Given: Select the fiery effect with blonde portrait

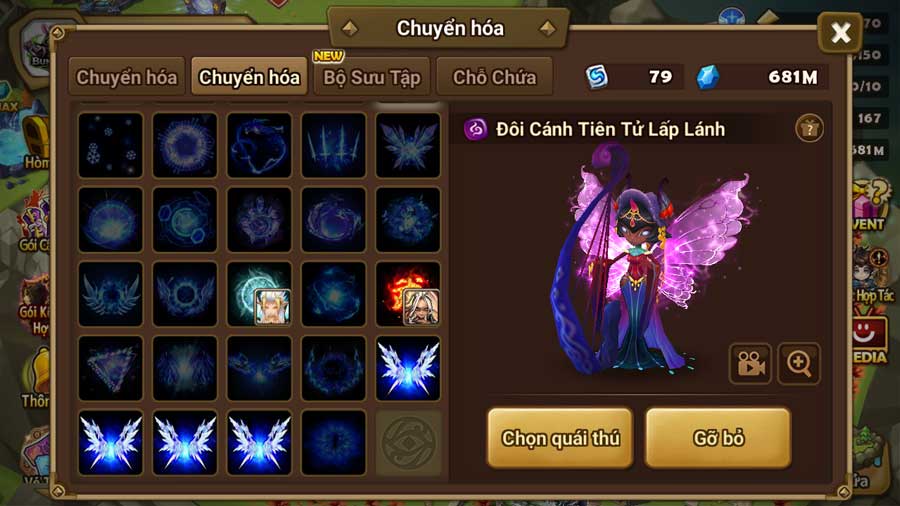Looking at the screenshot, I should pos(407,294).
